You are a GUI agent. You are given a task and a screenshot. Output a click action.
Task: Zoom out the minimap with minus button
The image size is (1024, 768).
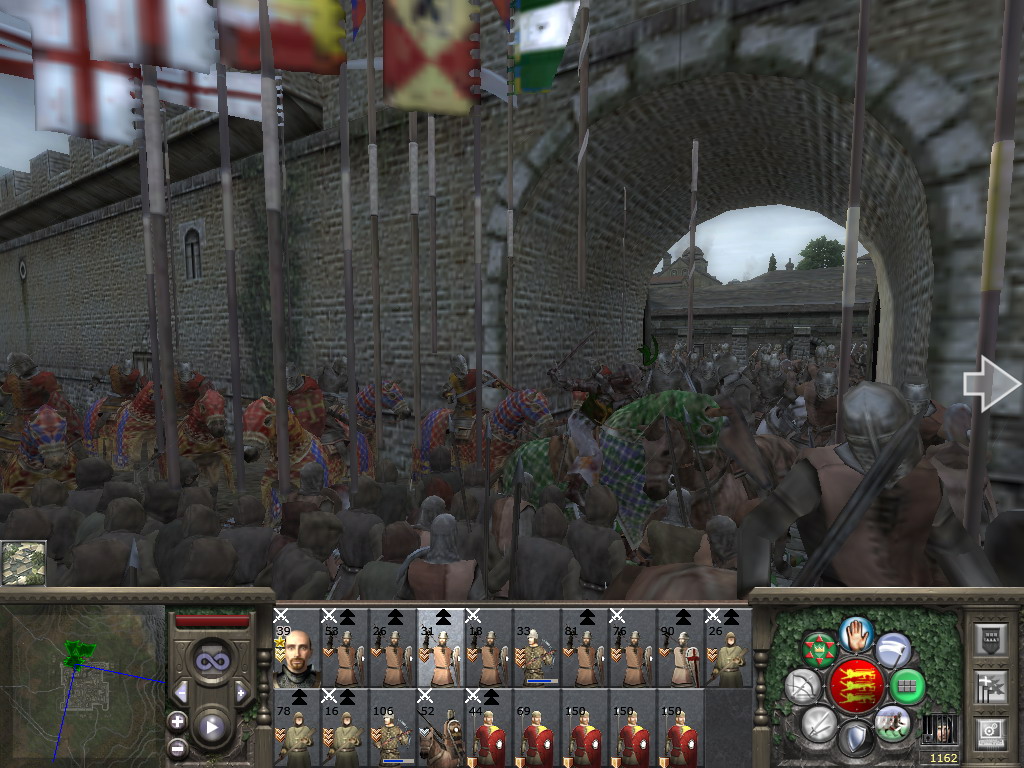click(178, 747)
